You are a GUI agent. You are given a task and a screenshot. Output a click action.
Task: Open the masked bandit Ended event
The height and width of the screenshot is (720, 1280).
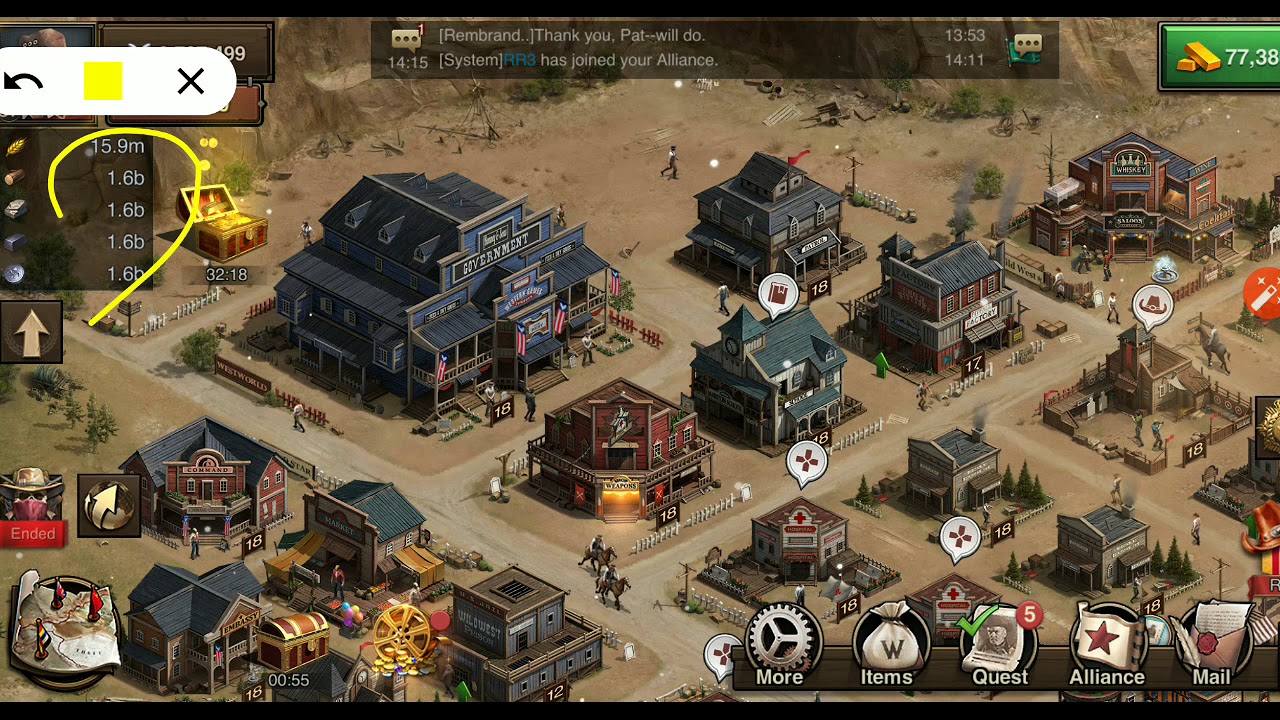[32, 506]
